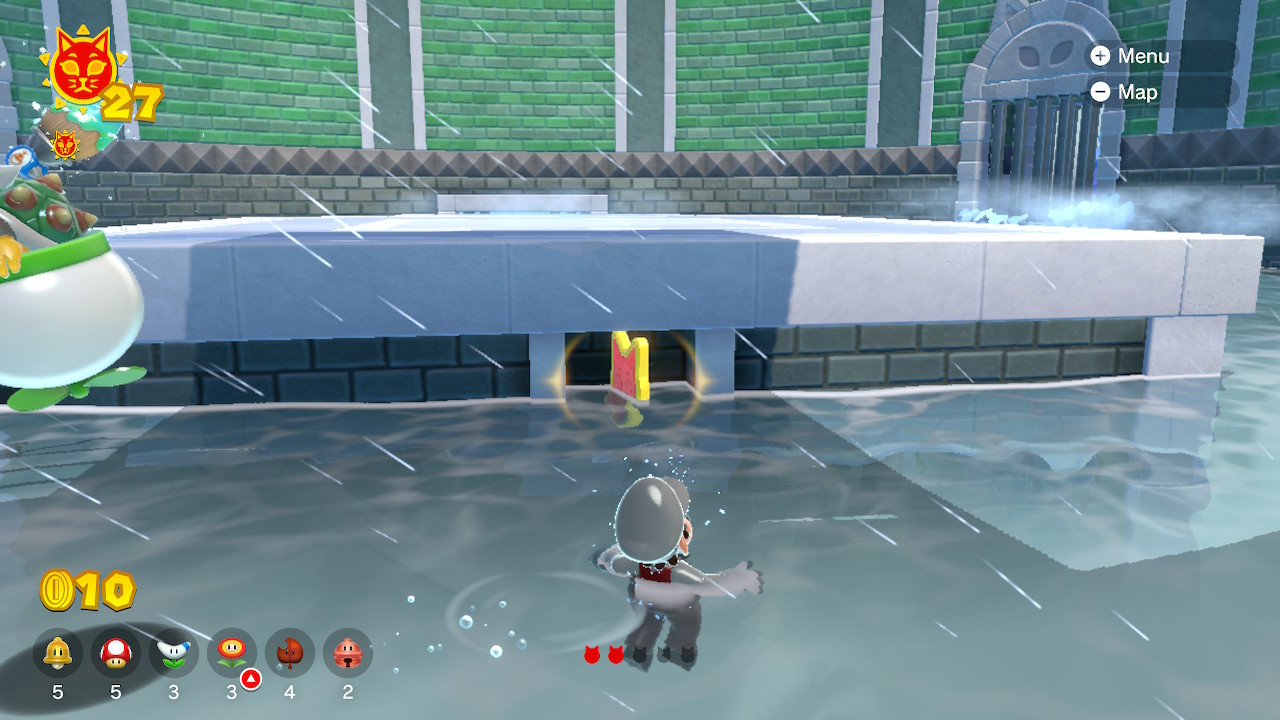1280x720 pixels.
Task: Select the Fire Flower item
Action: (x=232, y=654)
